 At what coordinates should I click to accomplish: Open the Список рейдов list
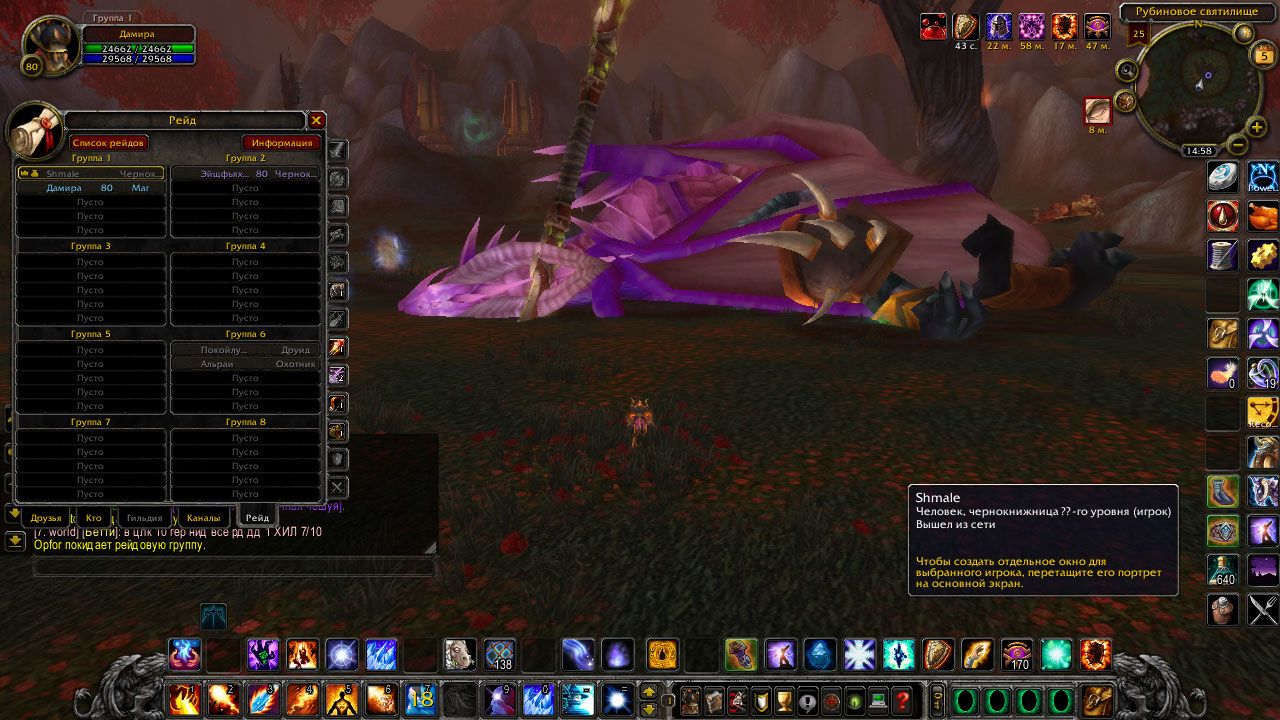(x=109, y=143)
